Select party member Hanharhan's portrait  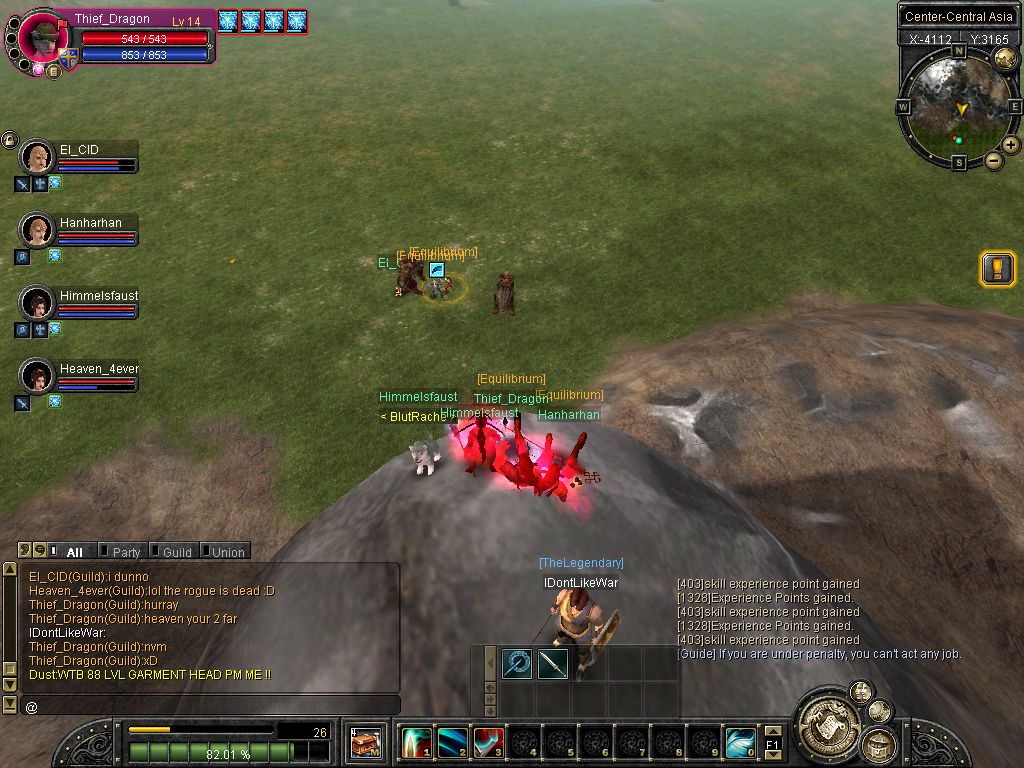pyautogui.click(x=37, y=230)
